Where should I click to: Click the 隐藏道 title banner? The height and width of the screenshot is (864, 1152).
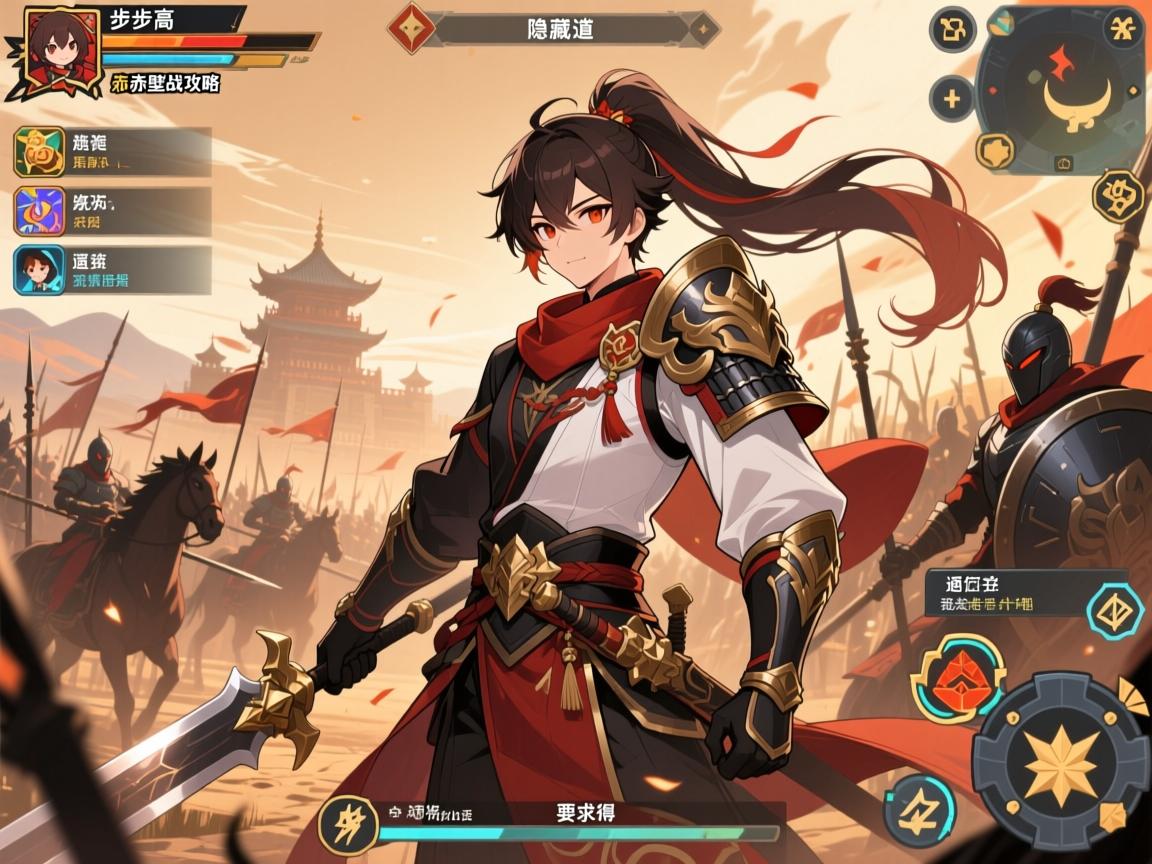(x=560, y=29)
